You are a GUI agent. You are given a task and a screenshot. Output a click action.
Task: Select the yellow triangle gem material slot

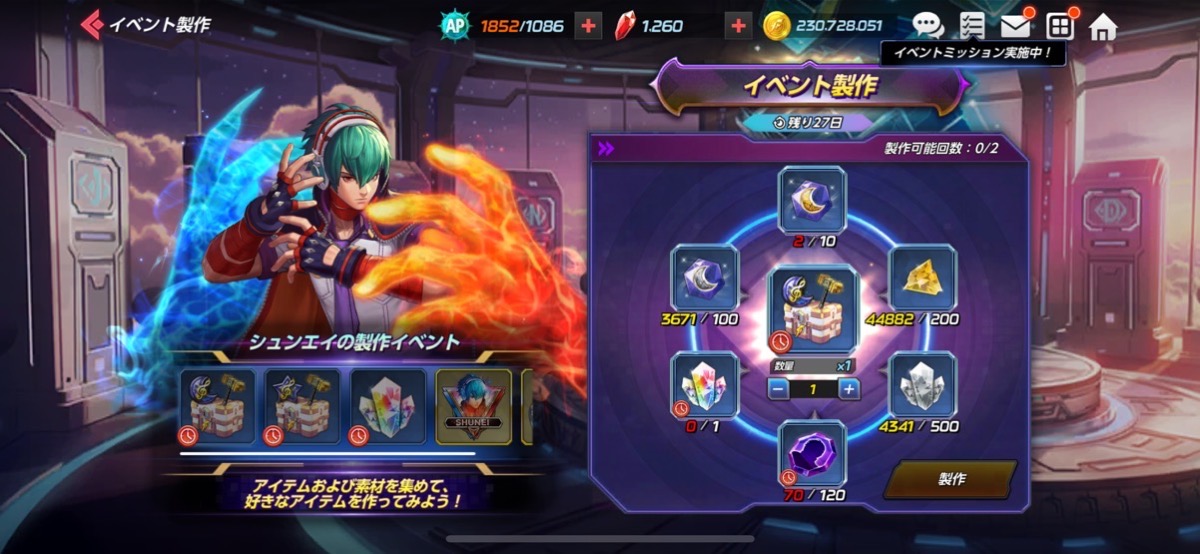click(x=922, y=279)
